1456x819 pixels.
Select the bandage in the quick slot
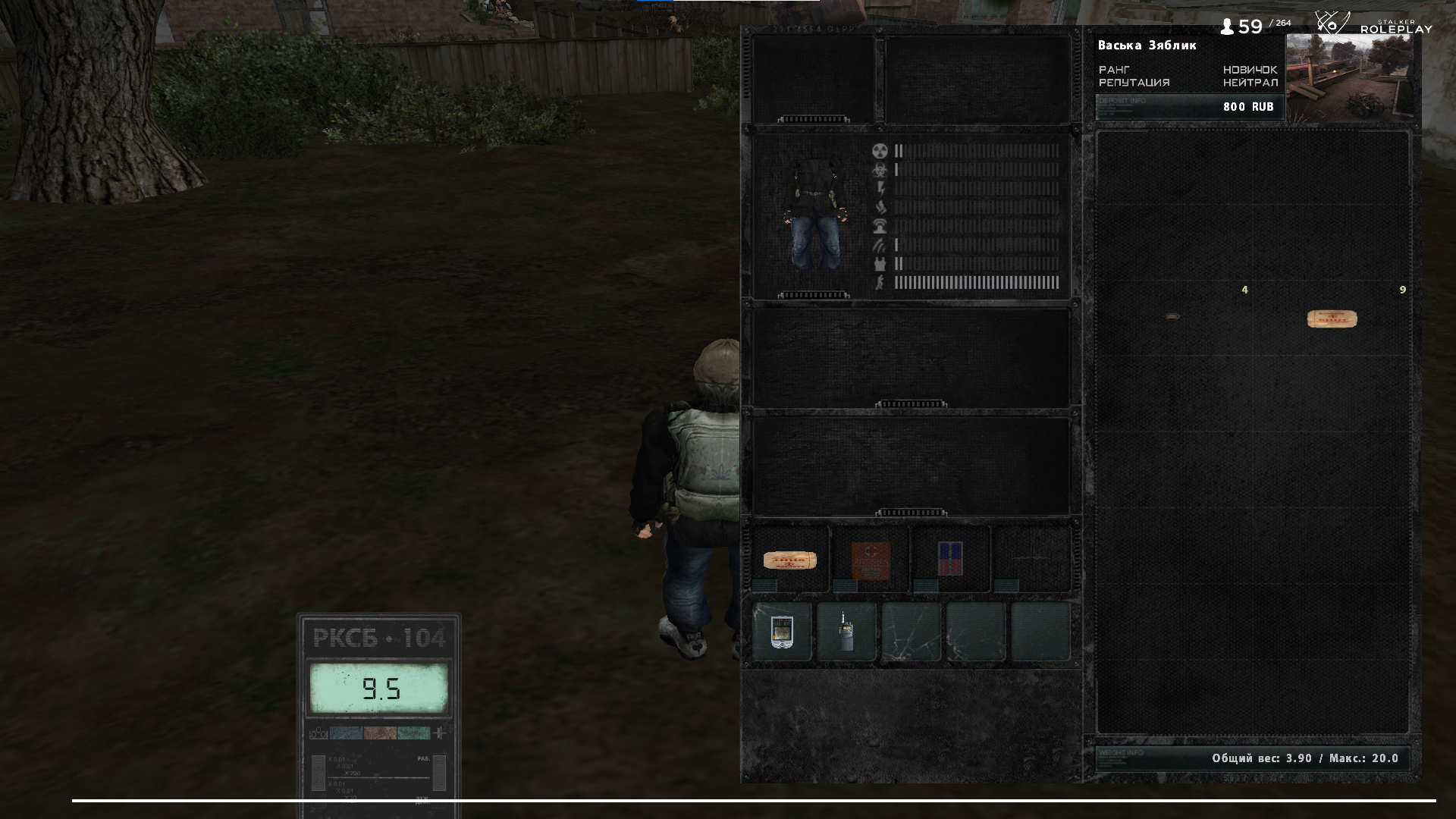(x=789, y=560)
